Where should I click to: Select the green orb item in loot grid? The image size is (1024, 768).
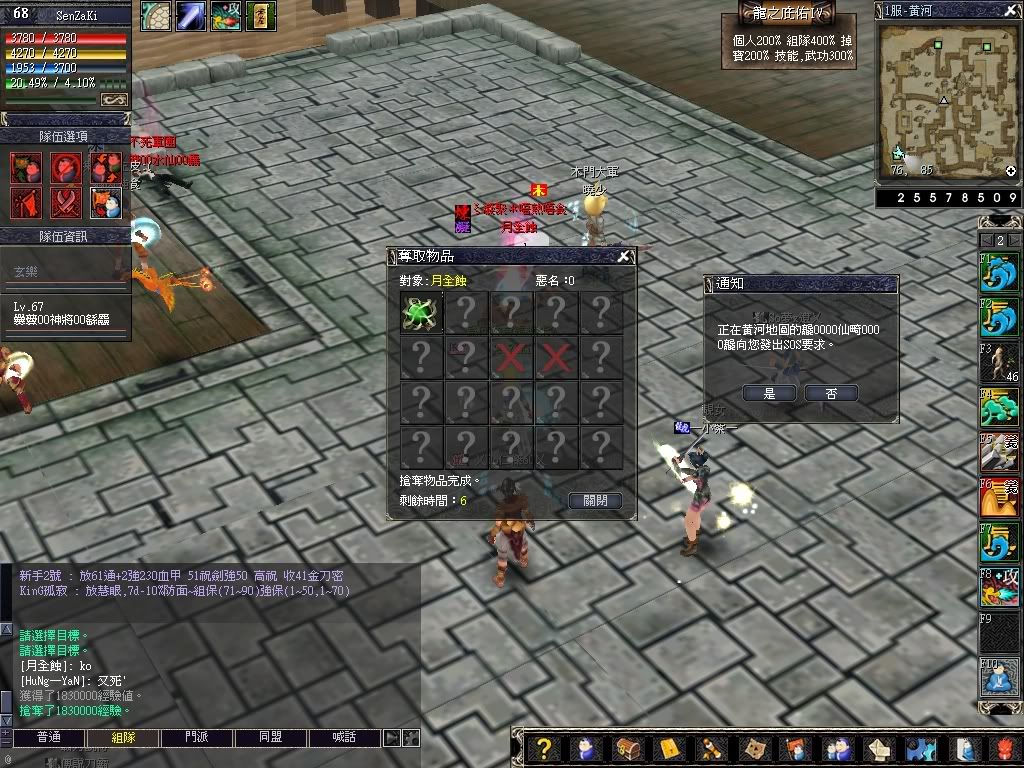[420, 312]
